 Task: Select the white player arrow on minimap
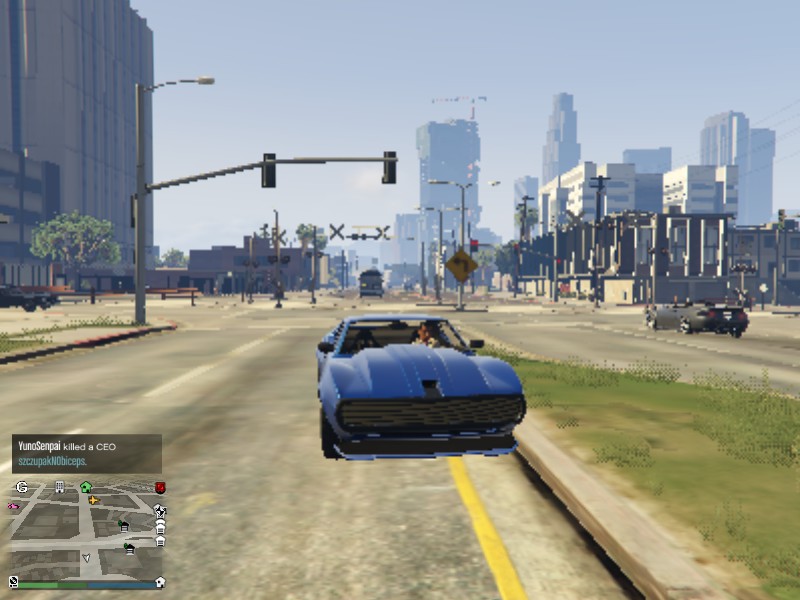86,557
